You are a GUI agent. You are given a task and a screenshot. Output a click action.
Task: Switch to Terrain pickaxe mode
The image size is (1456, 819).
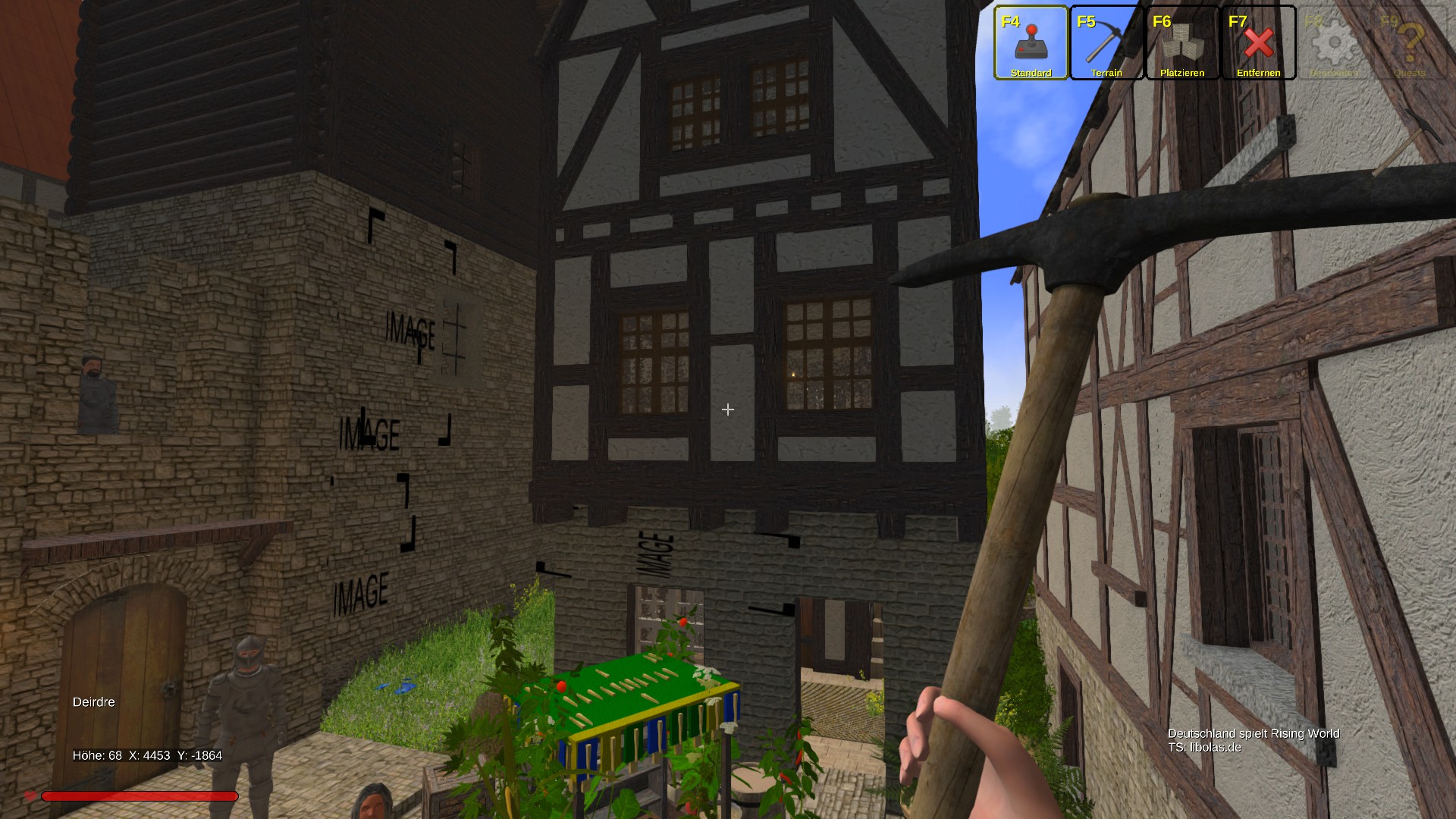(1106, 43)
